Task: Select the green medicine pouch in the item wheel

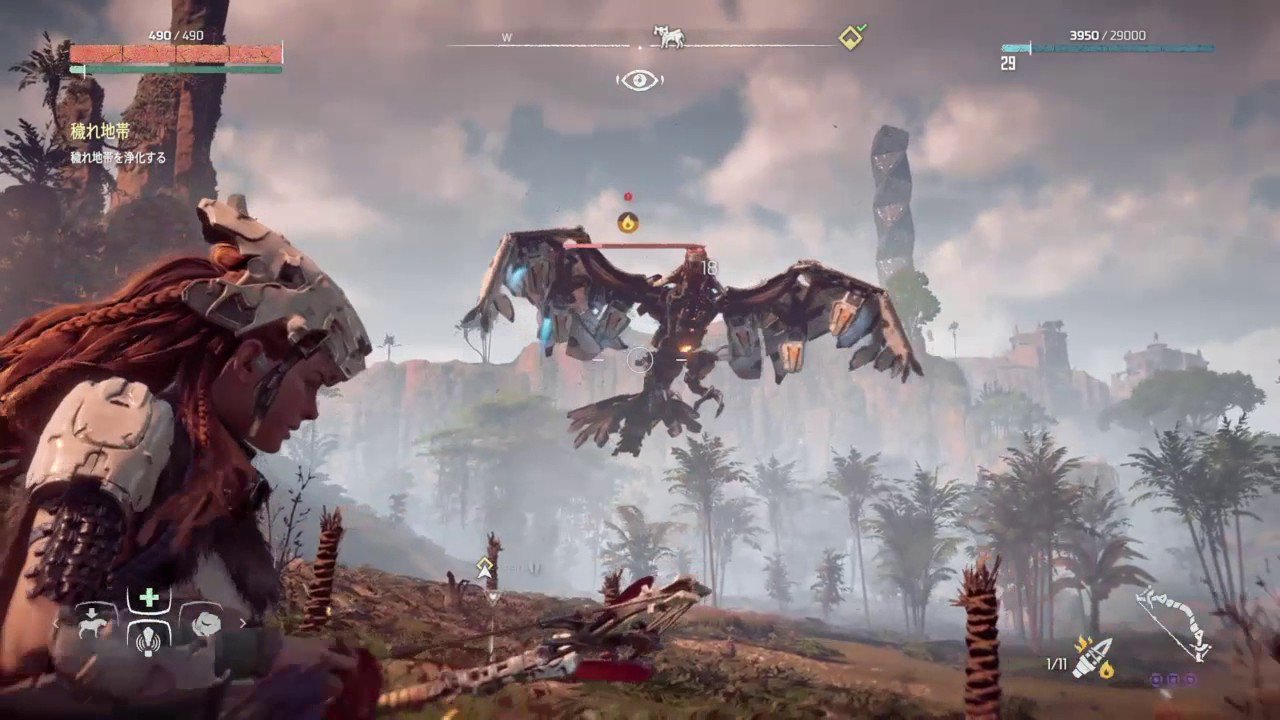Action: point(149,597)
